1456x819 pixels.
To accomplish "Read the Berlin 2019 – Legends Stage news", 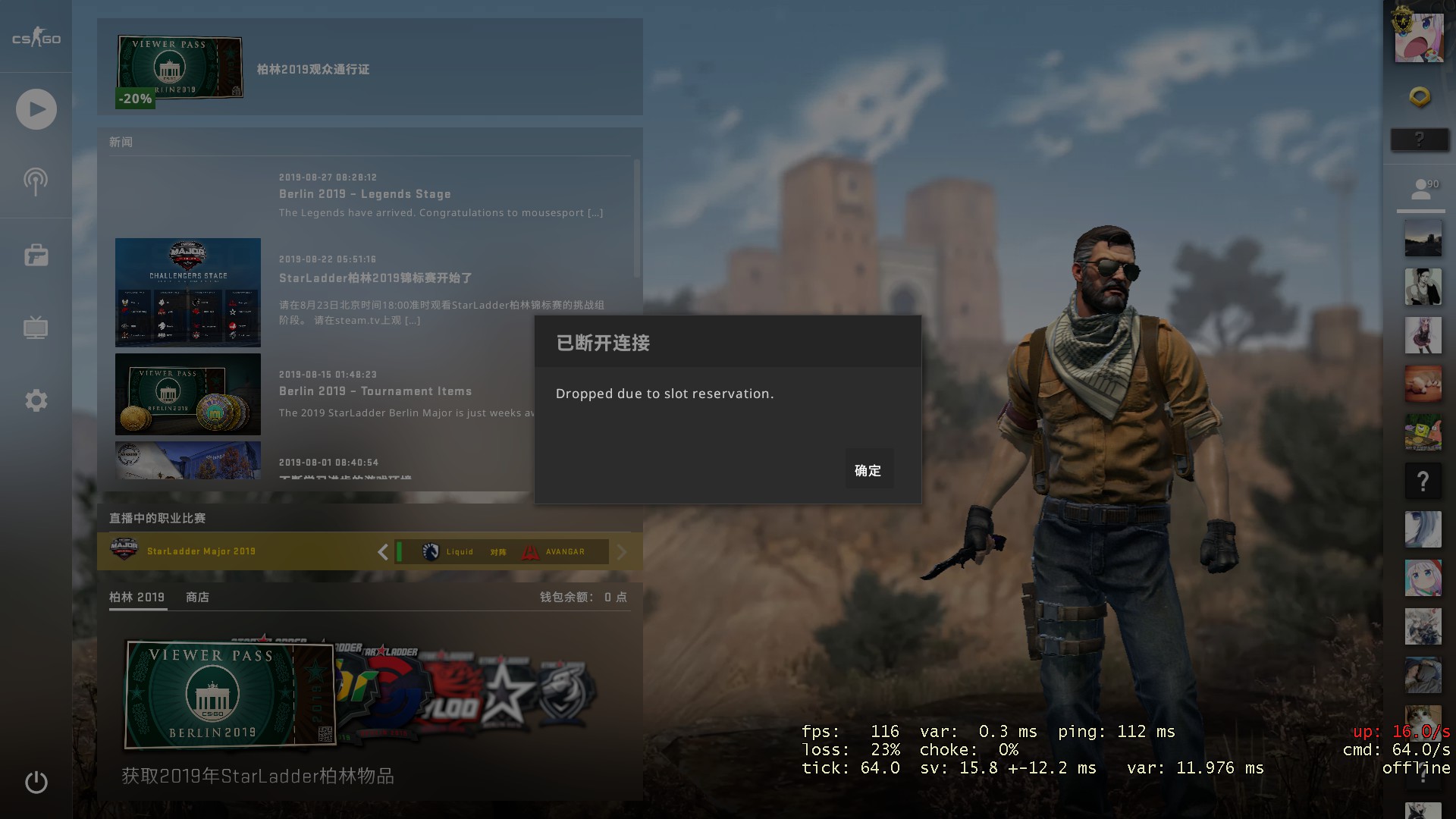I will coord(365,194).
